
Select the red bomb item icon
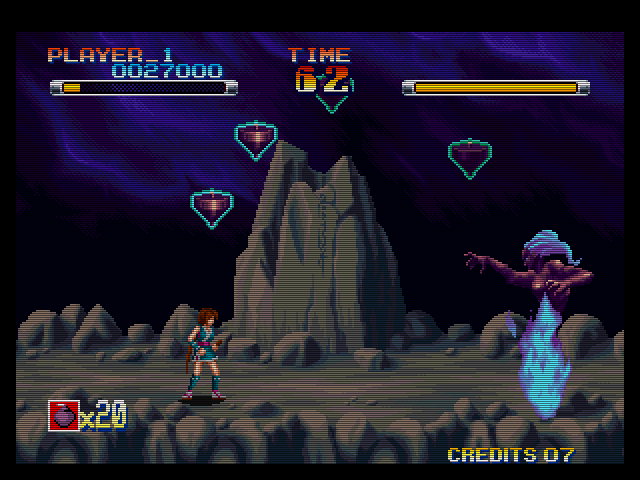click(x=63, y=415)
